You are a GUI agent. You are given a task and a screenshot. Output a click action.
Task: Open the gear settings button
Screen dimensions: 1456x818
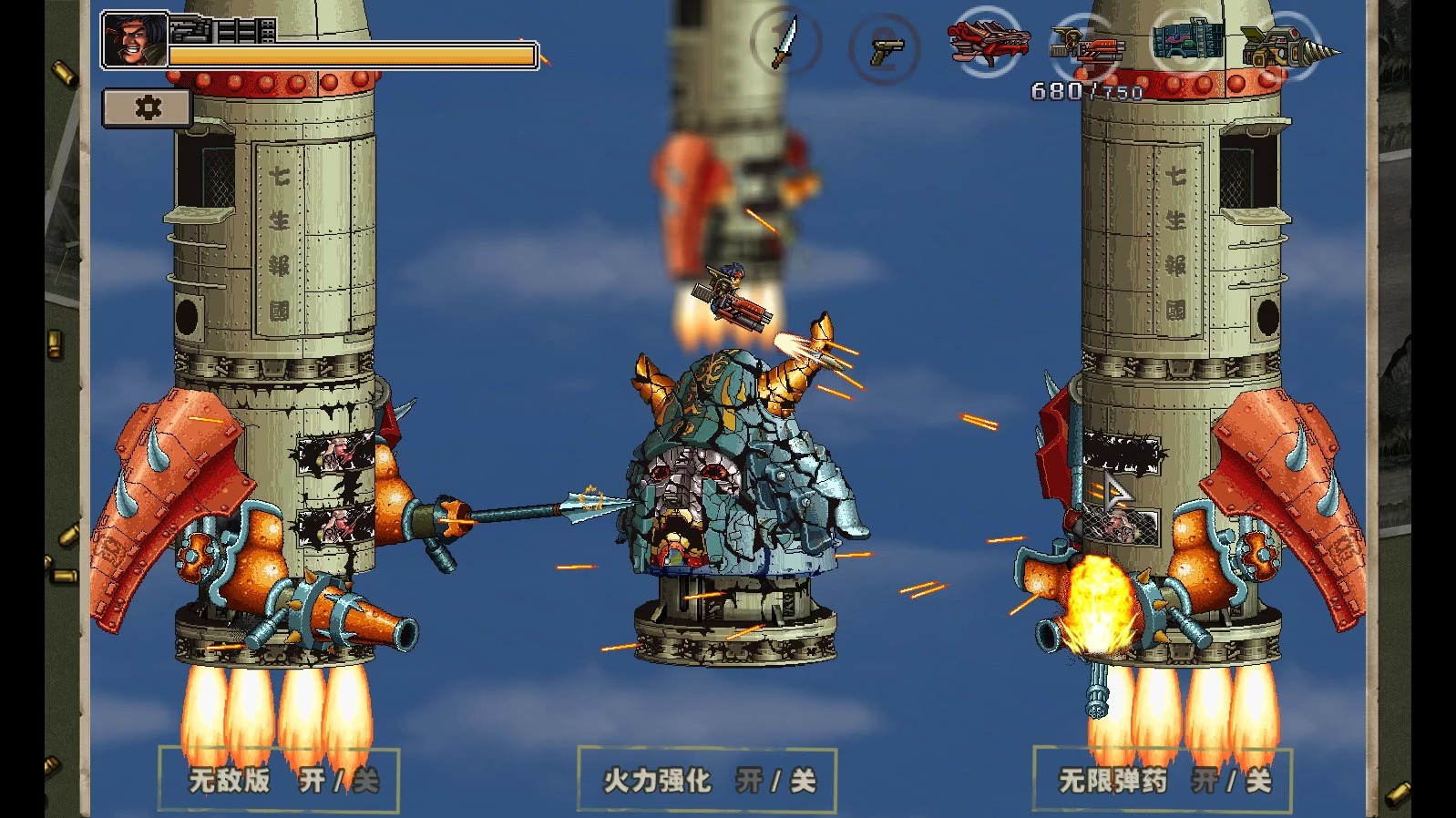pyautogui.click(x=147, y=107)
